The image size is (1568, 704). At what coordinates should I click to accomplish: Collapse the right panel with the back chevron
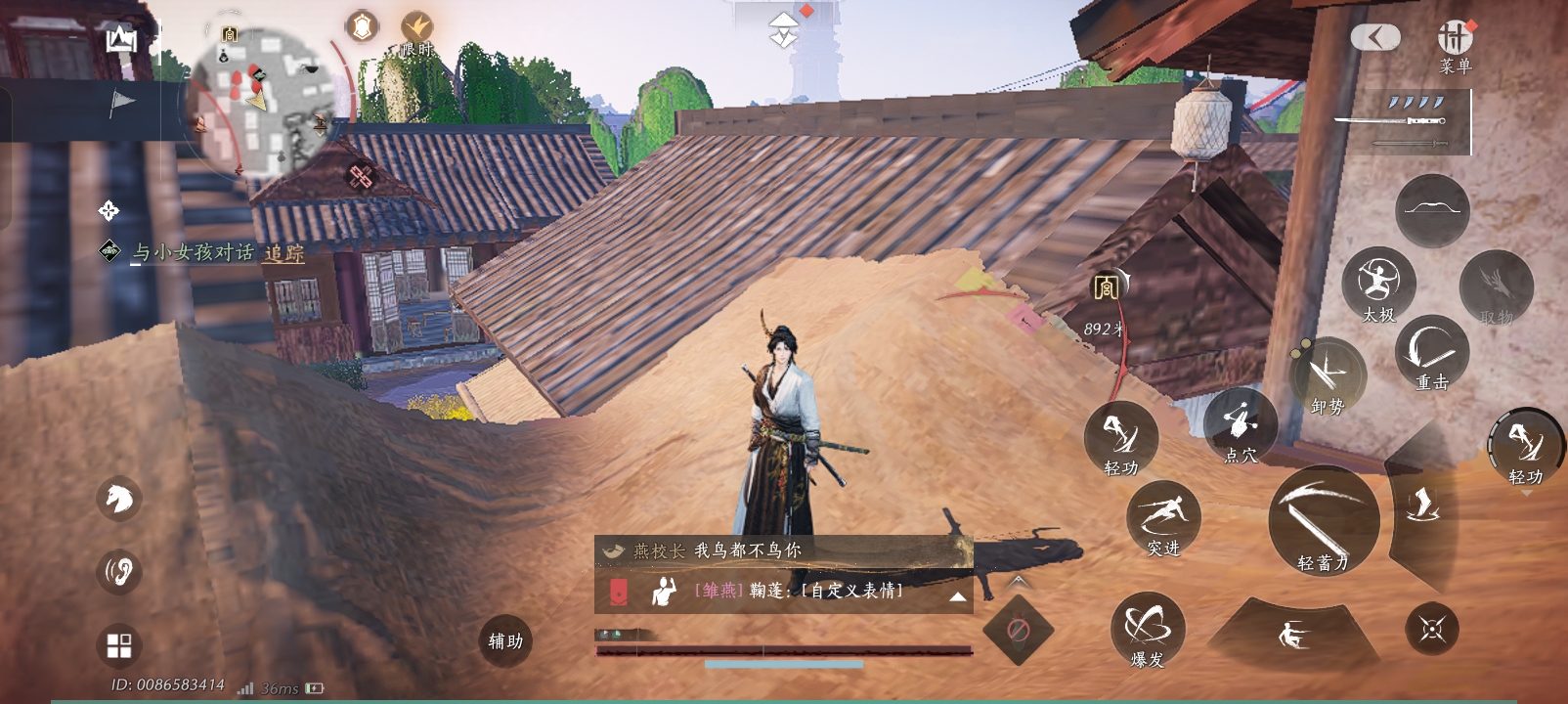tap(1377, 35)
